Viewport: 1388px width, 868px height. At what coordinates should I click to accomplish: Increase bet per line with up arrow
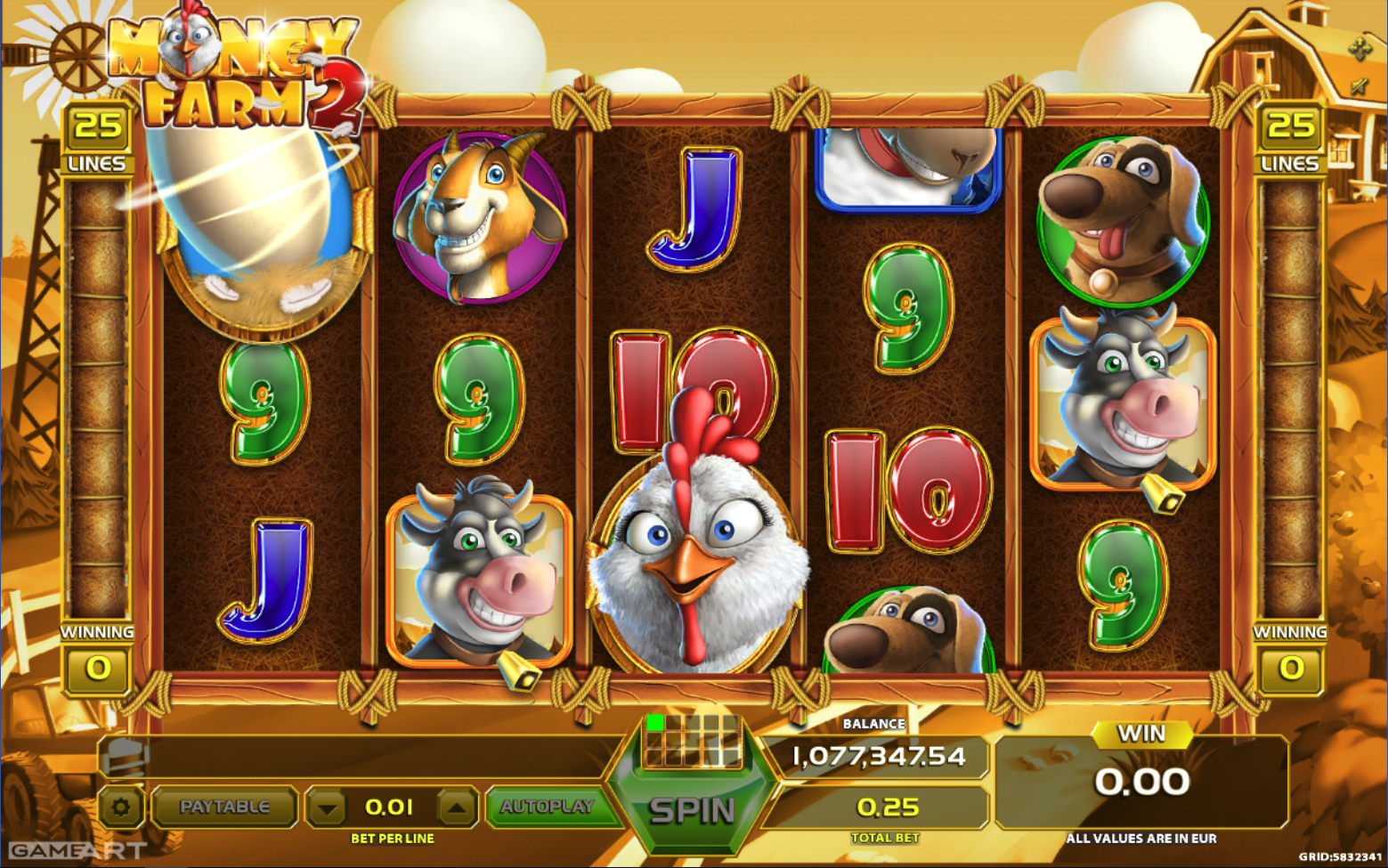[457, 808]
